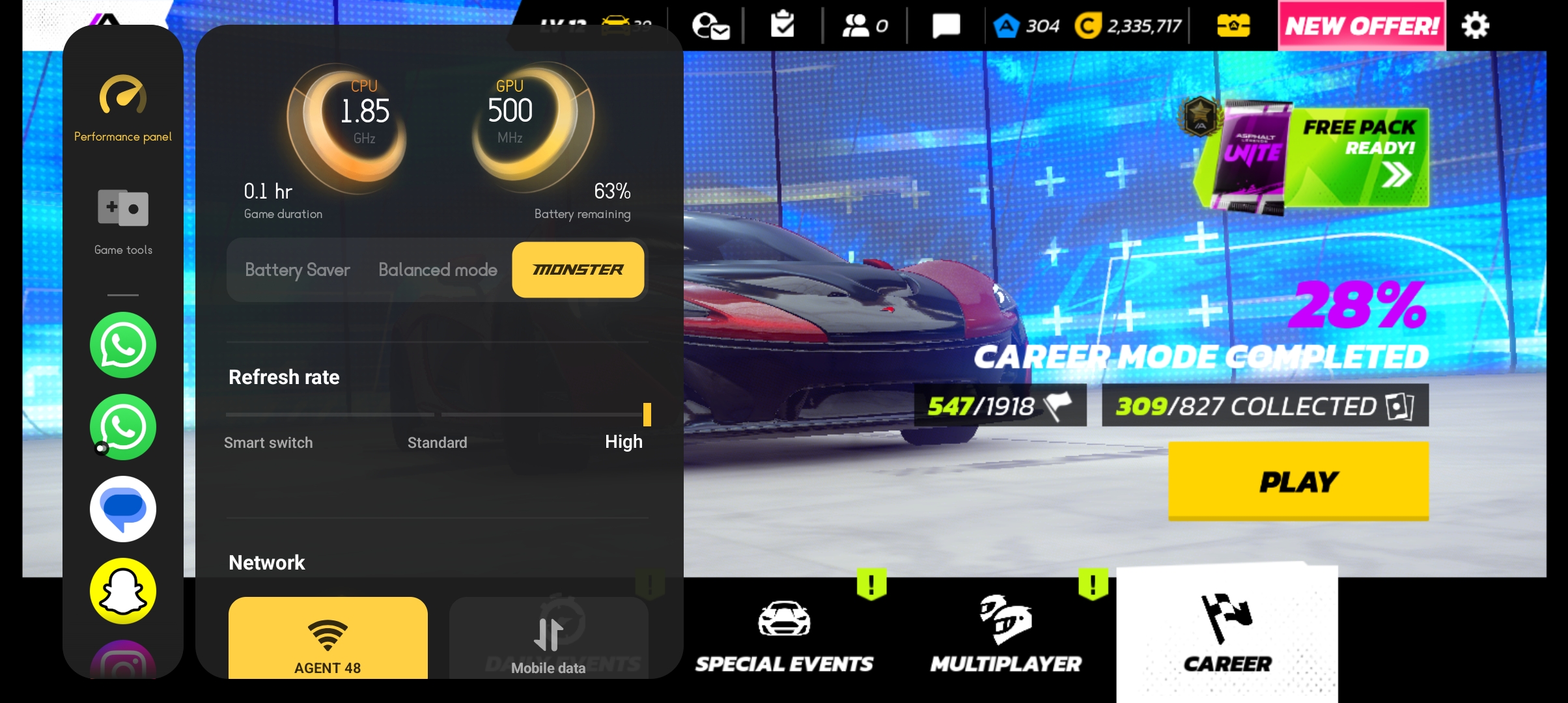
Task: Enable Battery Saver performance mode
Action: point(298,269)
